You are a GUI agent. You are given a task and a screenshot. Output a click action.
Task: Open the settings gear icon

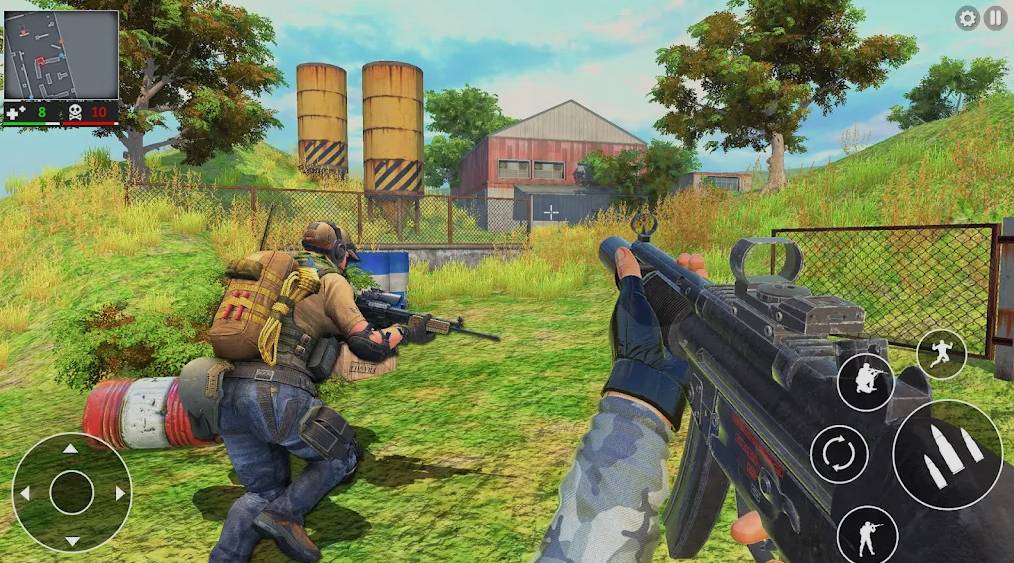(967, 18)
